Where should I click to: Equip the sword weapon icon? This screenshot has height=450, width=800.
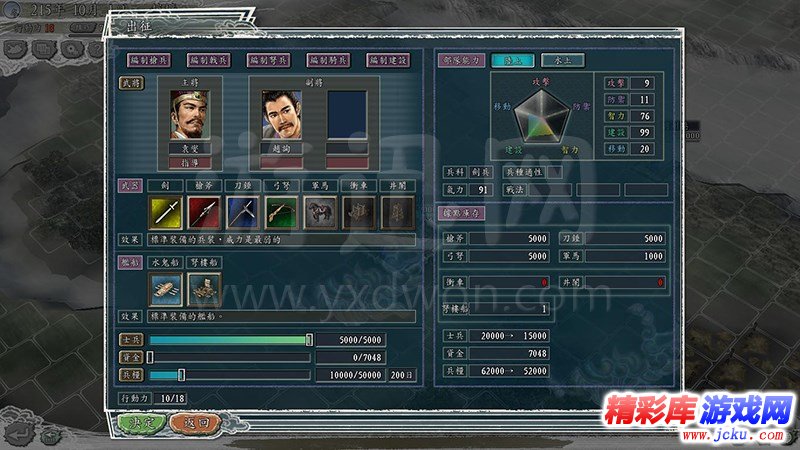click(165, 212)
